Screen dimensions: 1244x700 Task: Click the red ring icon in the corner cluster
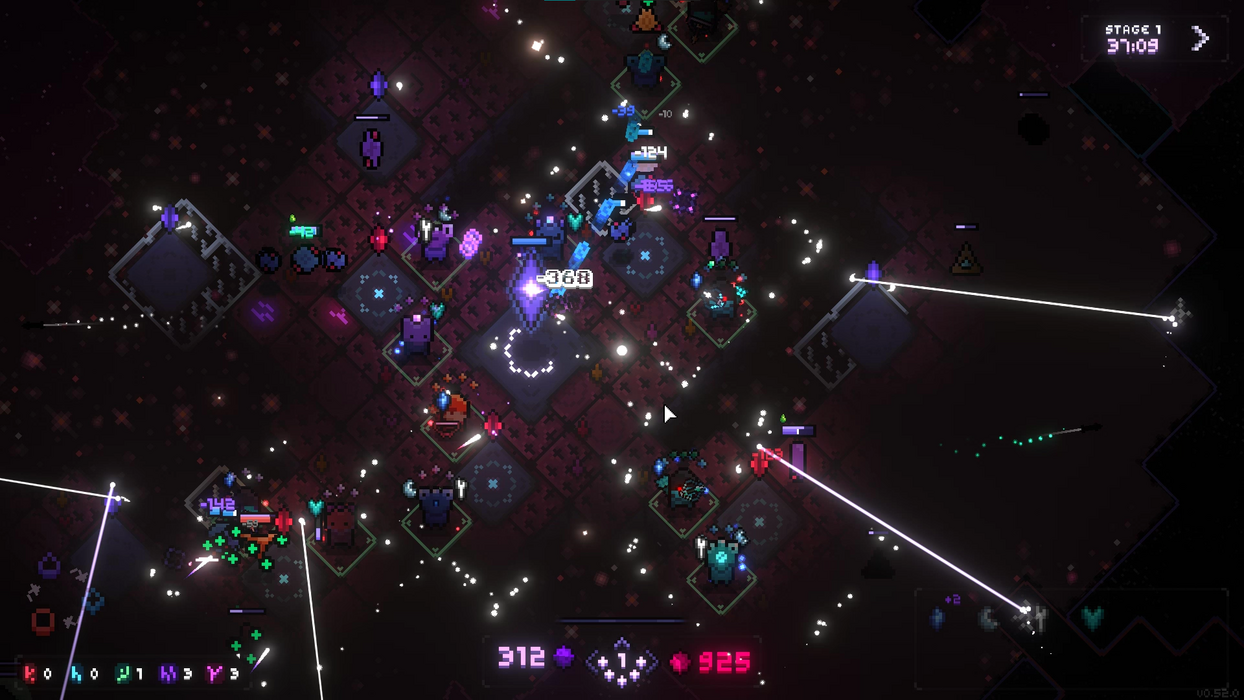coord(43,622)
